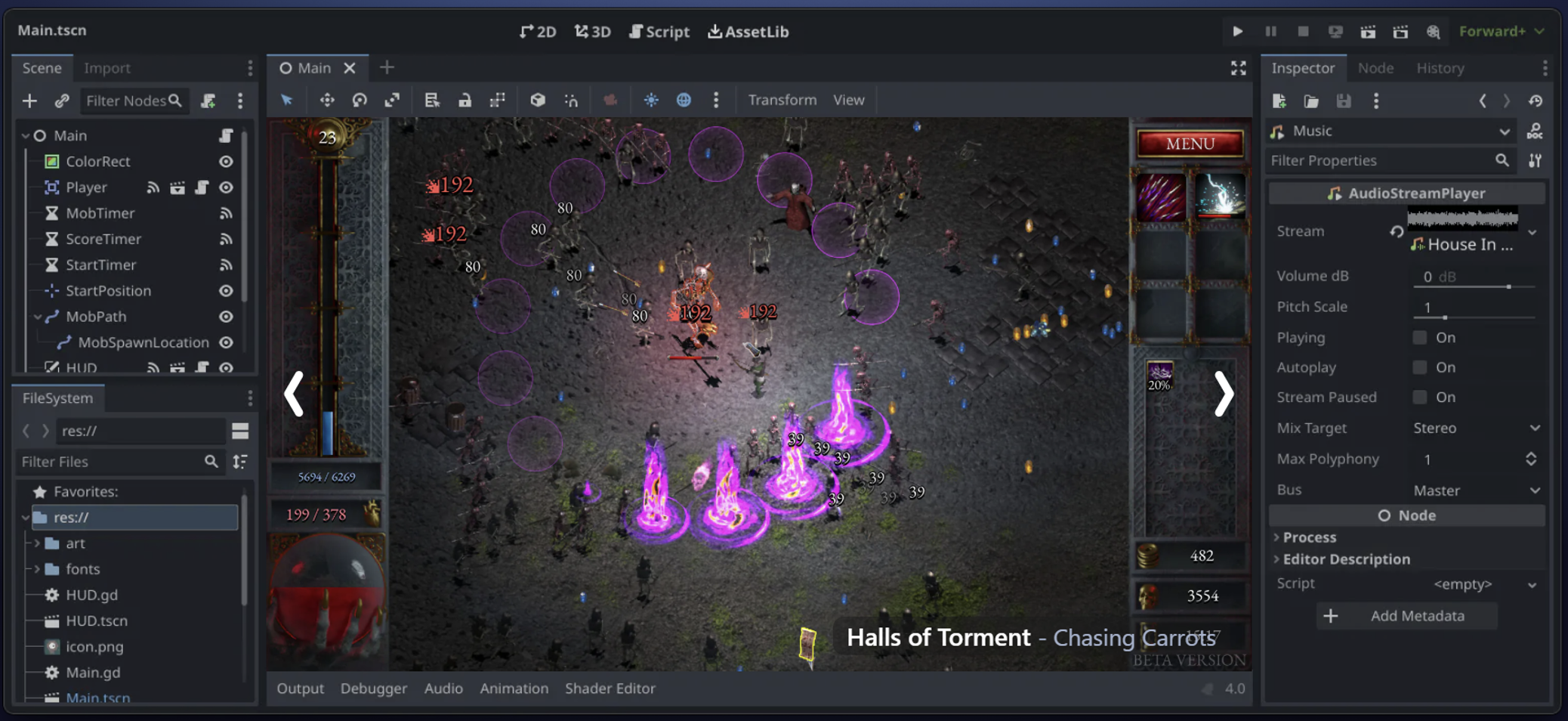This screenshot has height=721, width=1568.
Task: Activate the purple claw slash ability
Action: coord(1161,196)
